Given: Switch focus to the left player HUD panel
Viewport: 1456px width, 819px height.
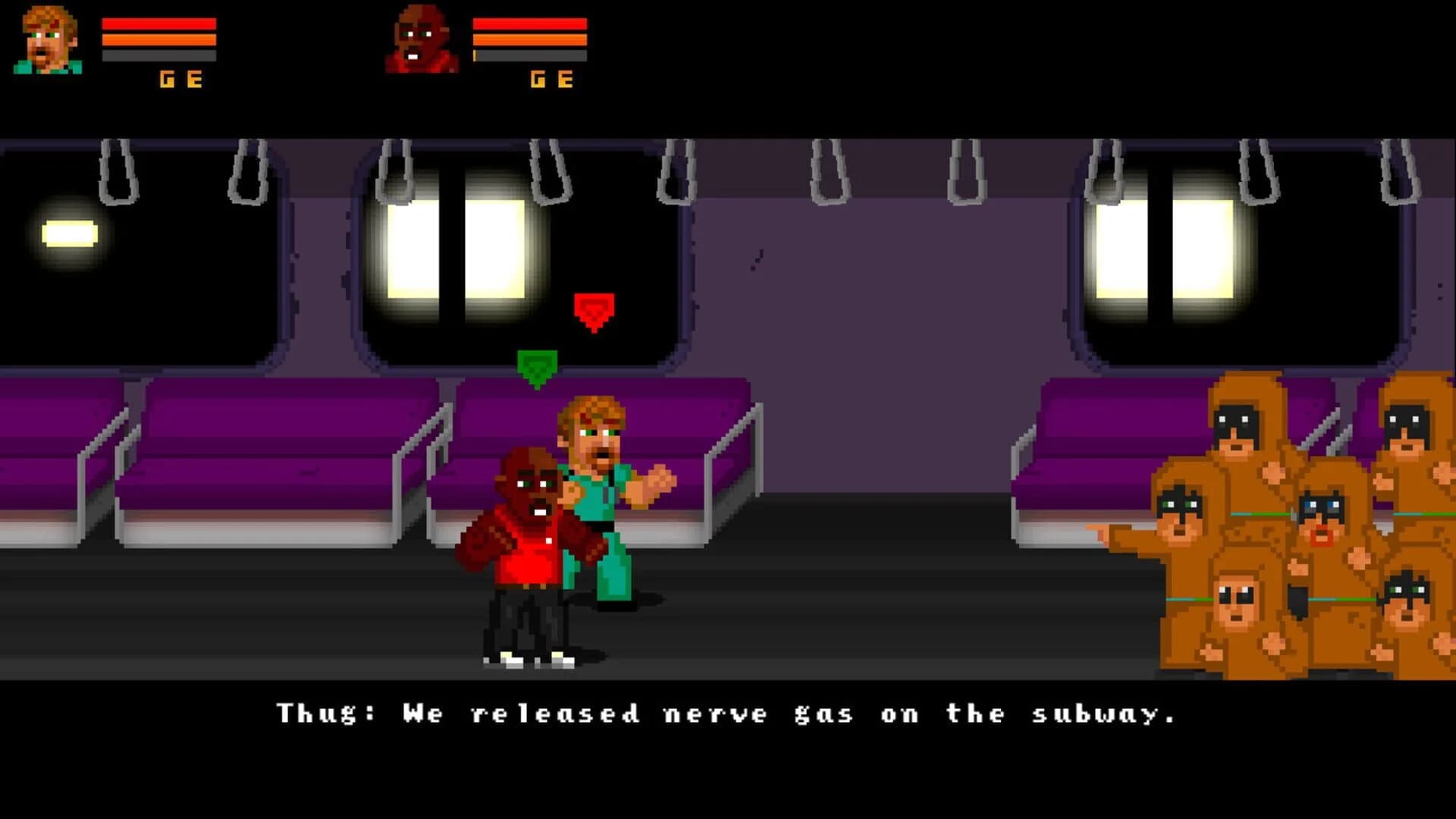Looking at the screenshot, I should [x=114, y=45].
